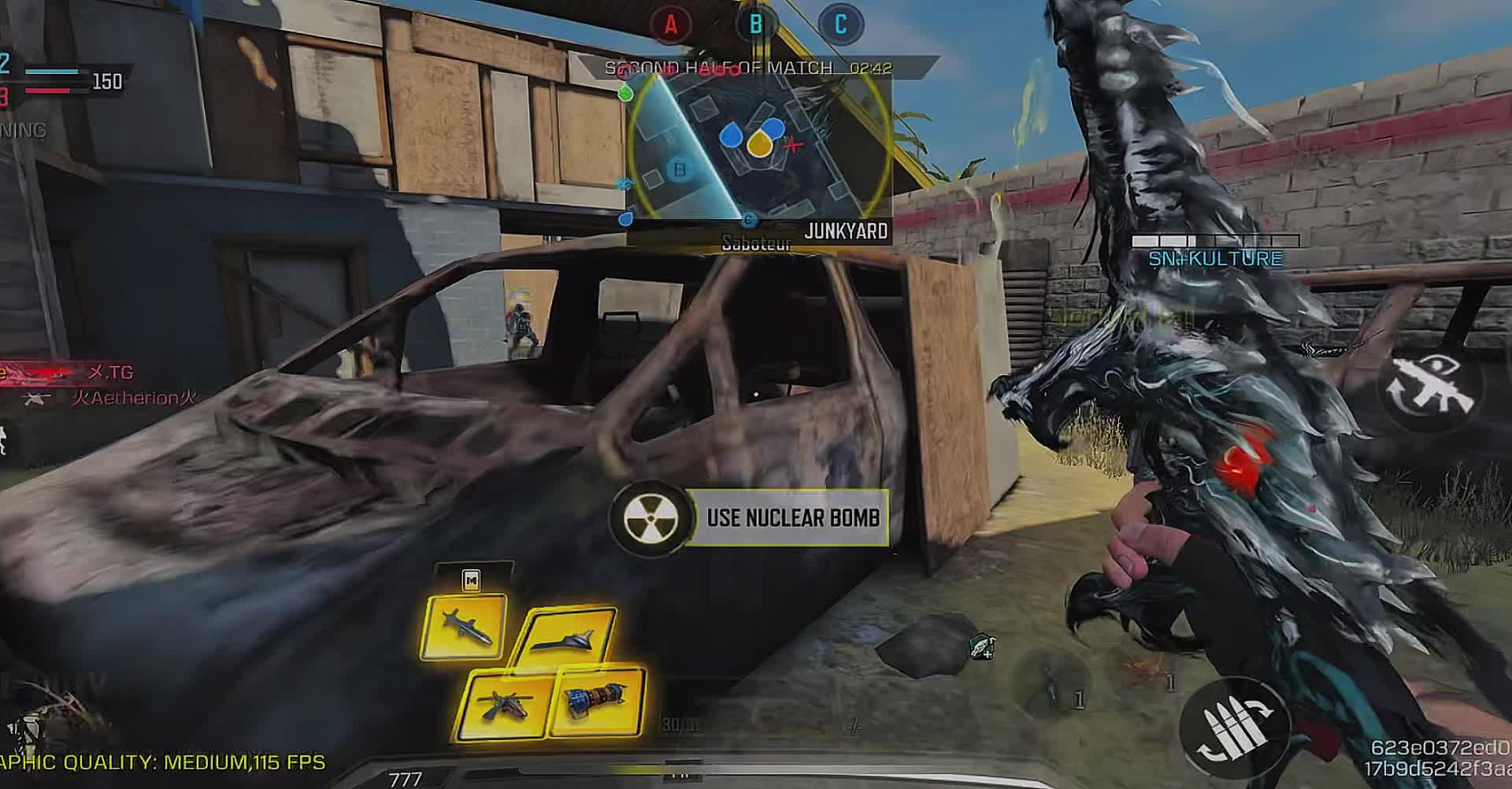1512x789 pixels.
Task: Tap the green weapon-pickup icon
Action: [982, 647]
